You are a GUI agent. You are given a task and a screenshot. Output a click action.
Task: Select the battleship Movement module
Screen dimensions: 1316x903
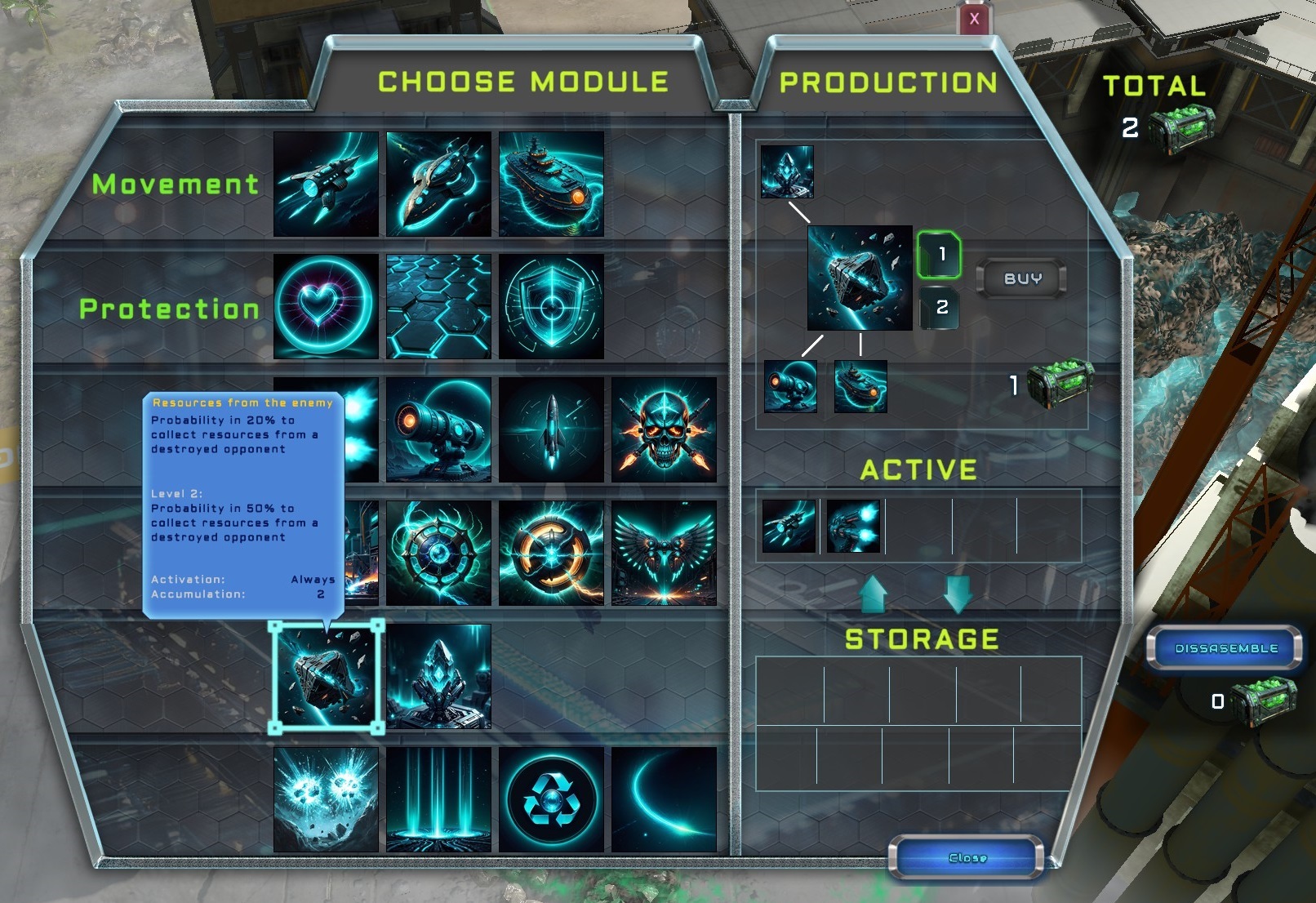551,181
